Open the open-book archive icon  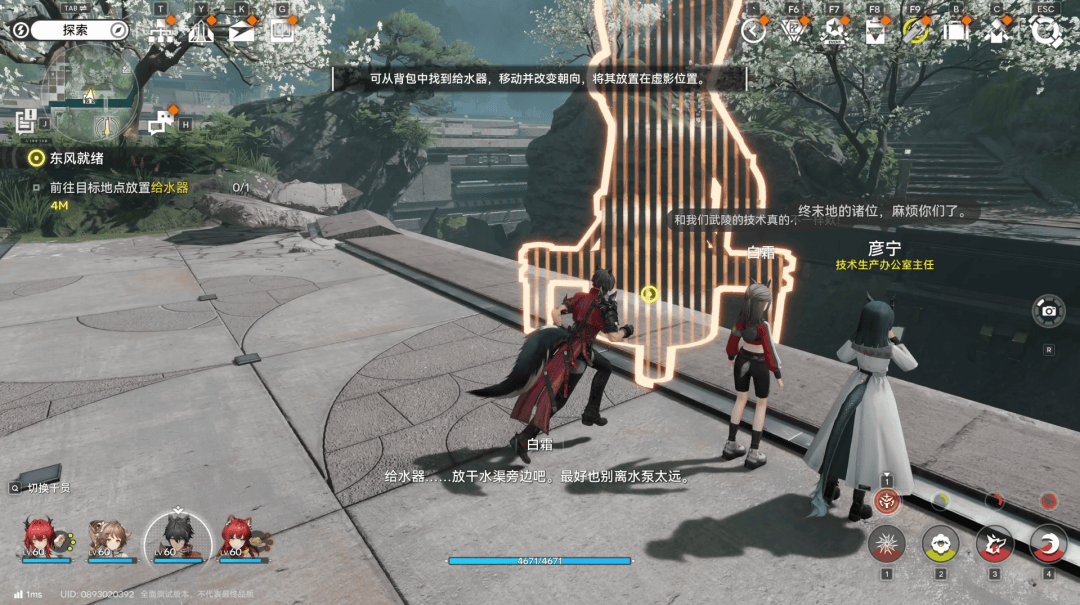[281, 31]
